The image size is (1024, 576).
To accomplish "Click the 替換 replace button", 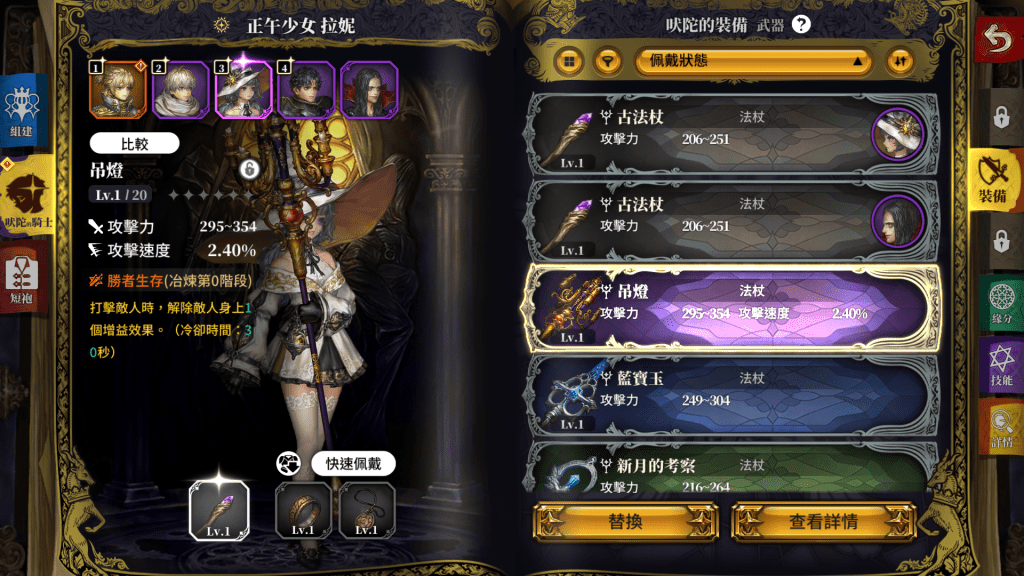I will (624, 522).
